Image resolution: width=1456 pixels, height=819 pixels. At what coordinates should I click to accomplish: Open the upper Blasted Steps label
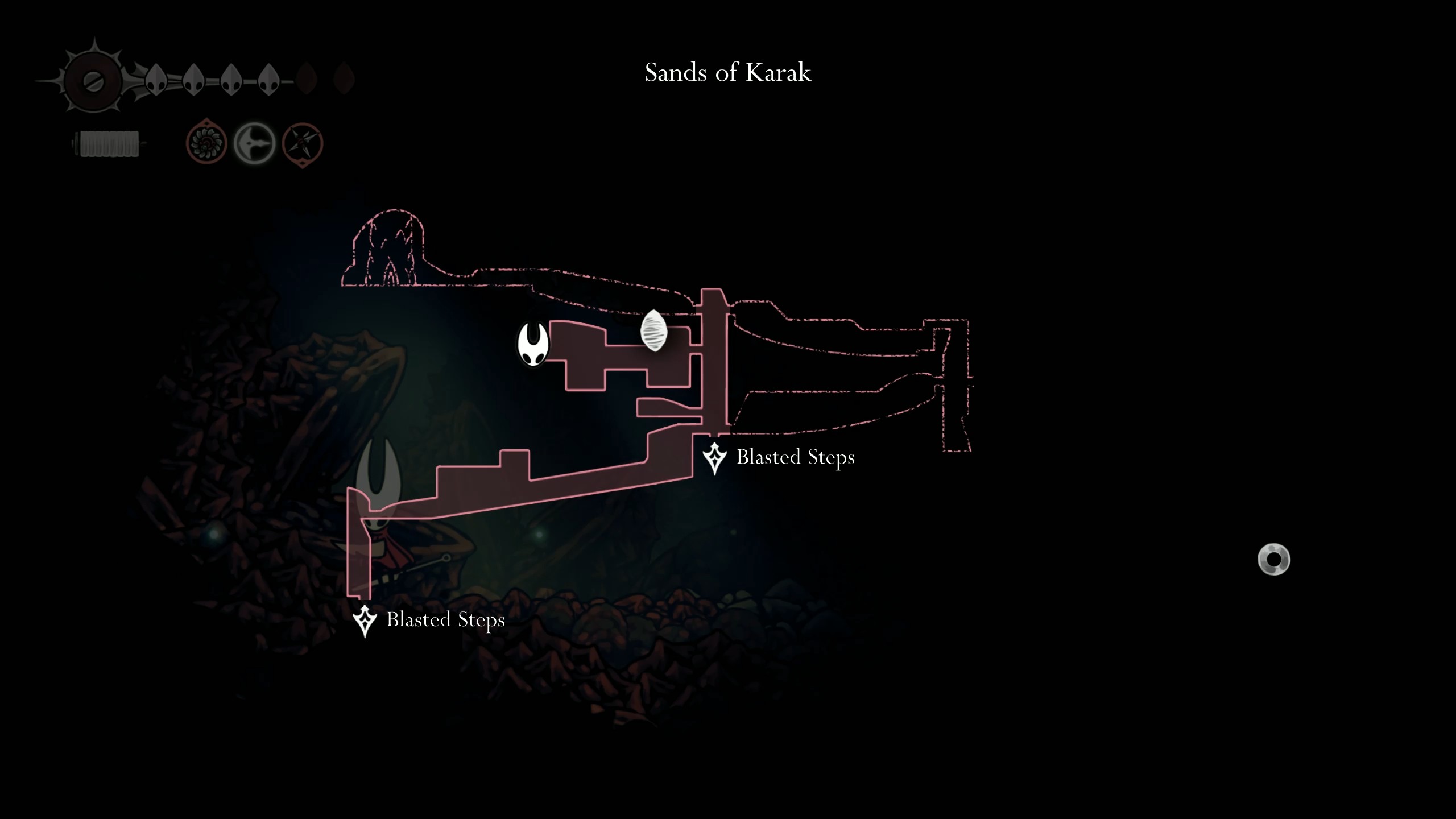pyautogui.click(x=796, y=457)
